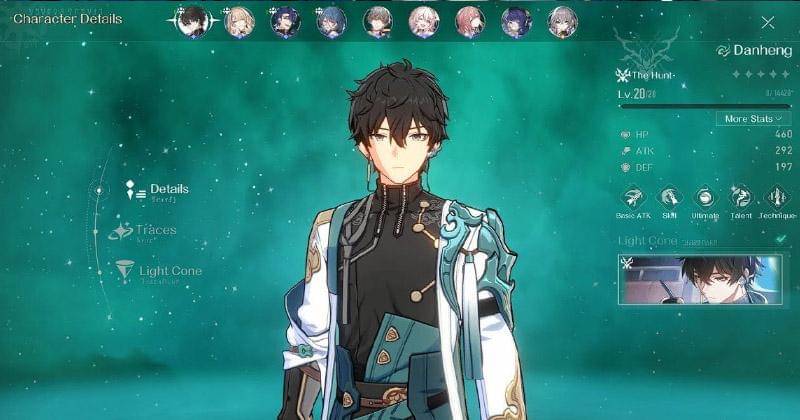View the Skill ability icon
800x420 pixels.
(669, 197)
